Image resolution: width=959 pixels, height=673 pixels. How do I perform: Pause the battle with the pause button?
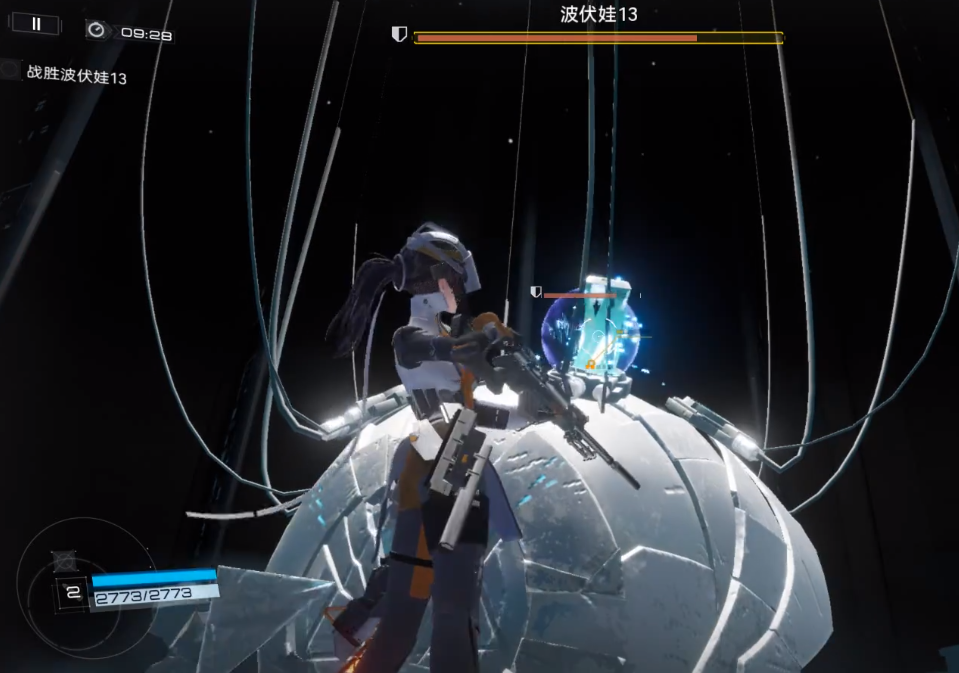click(x=37, y=24)
